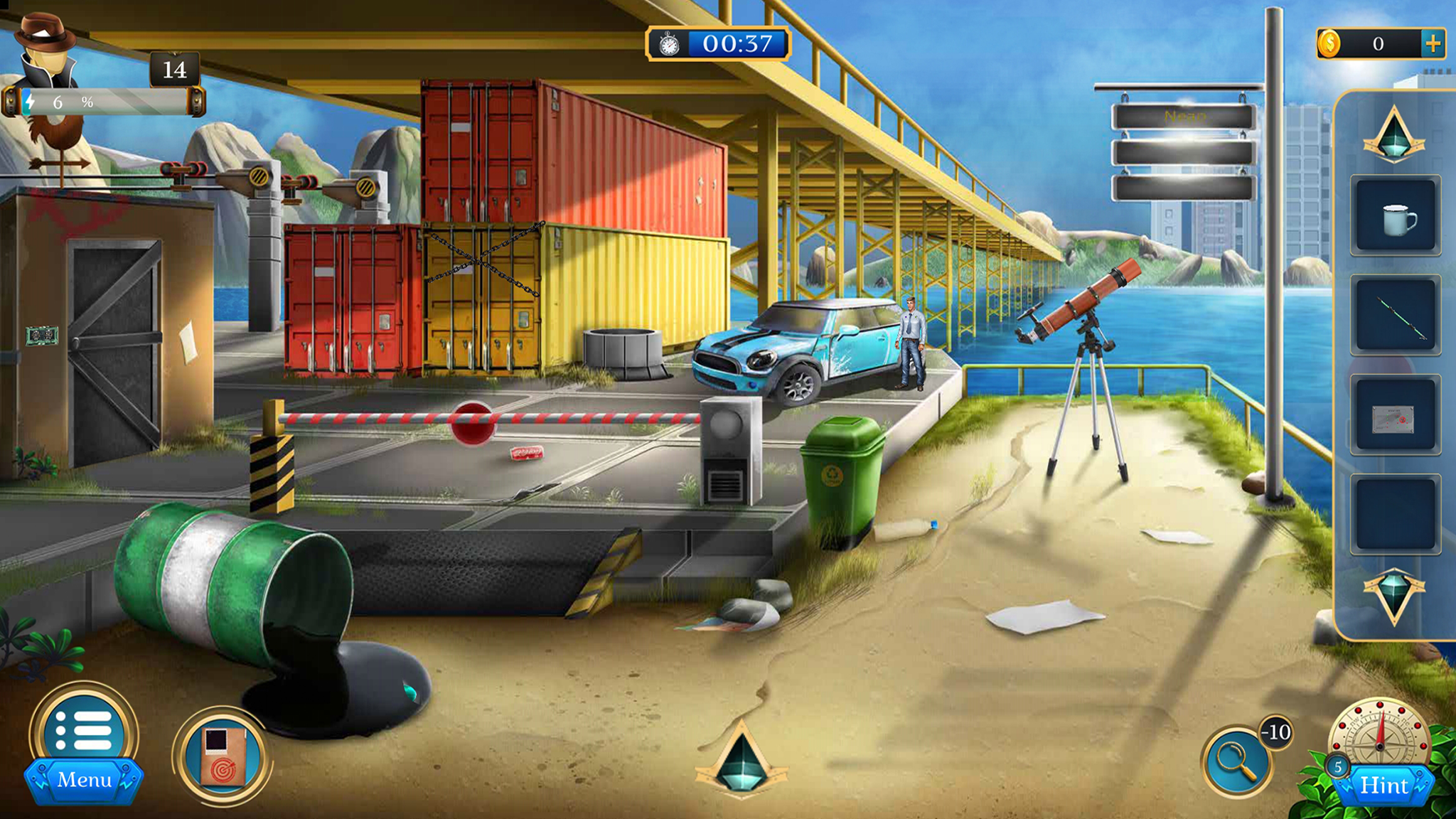Viewport: 1456px width, 819px height.
Task: Select the white mug inventory slot
Action: 1396,216
